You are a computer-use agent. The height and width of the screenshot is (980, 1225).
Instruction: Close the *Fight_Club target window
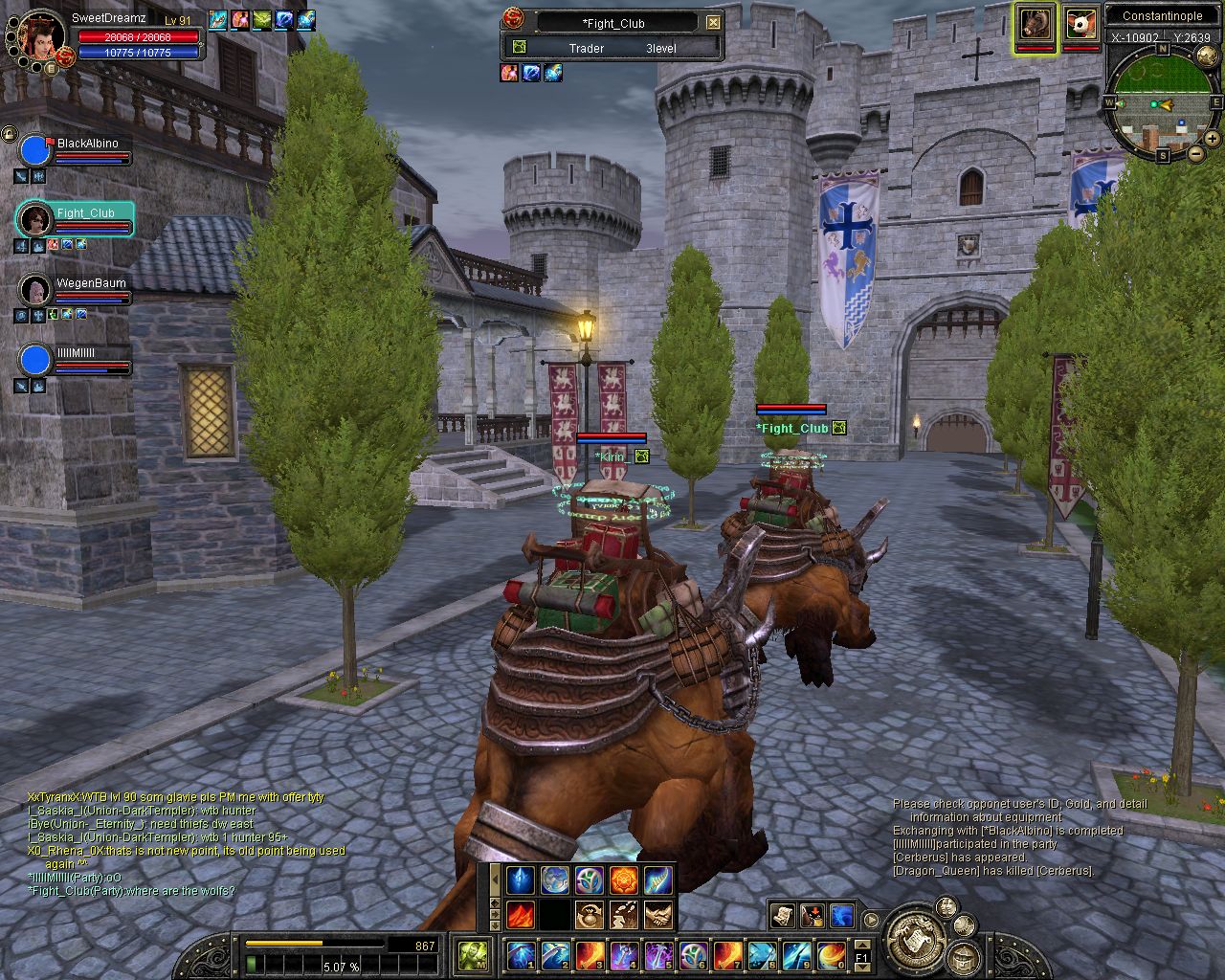click(713, 23)
